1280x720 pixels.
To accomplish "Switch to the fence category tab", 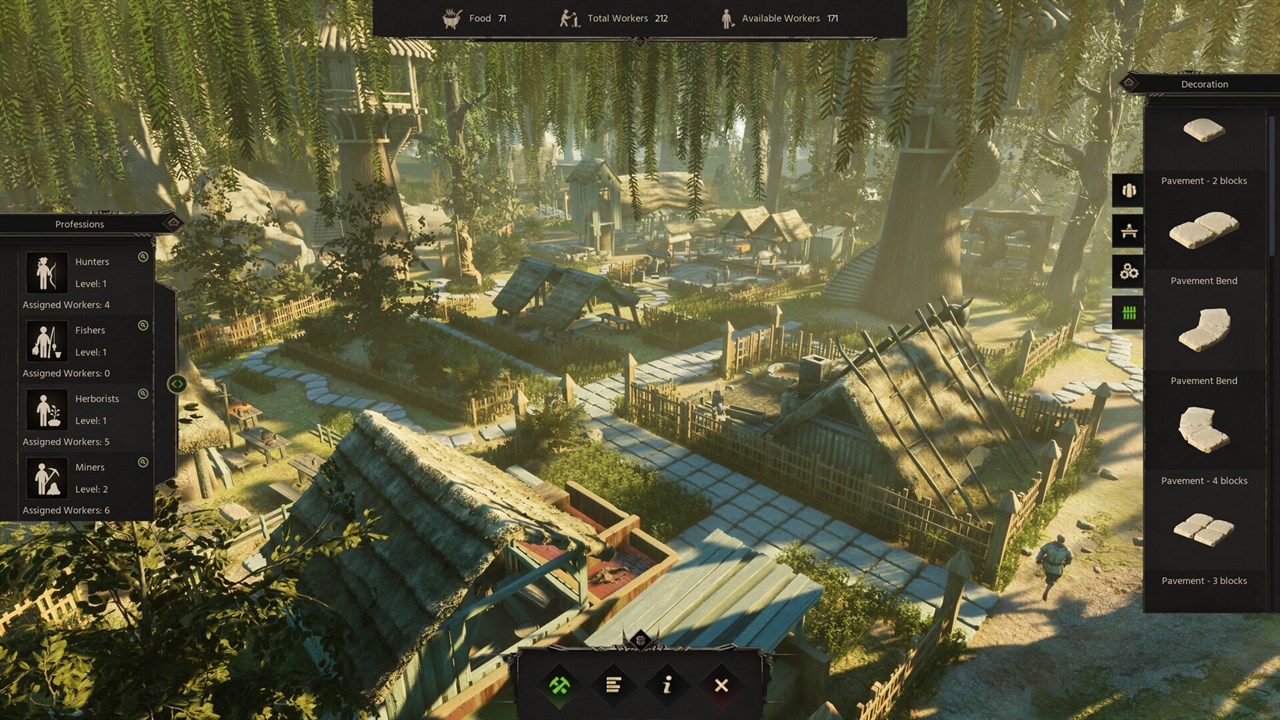I will pyautogui.click(x=1129, y=313).
